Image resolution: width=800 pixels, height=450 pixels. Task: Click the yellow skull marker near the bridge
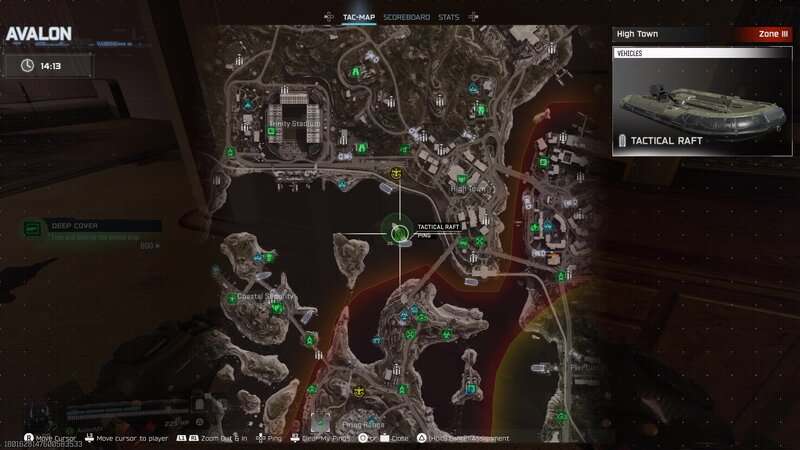pyautogui.click(x=396, y=174)
